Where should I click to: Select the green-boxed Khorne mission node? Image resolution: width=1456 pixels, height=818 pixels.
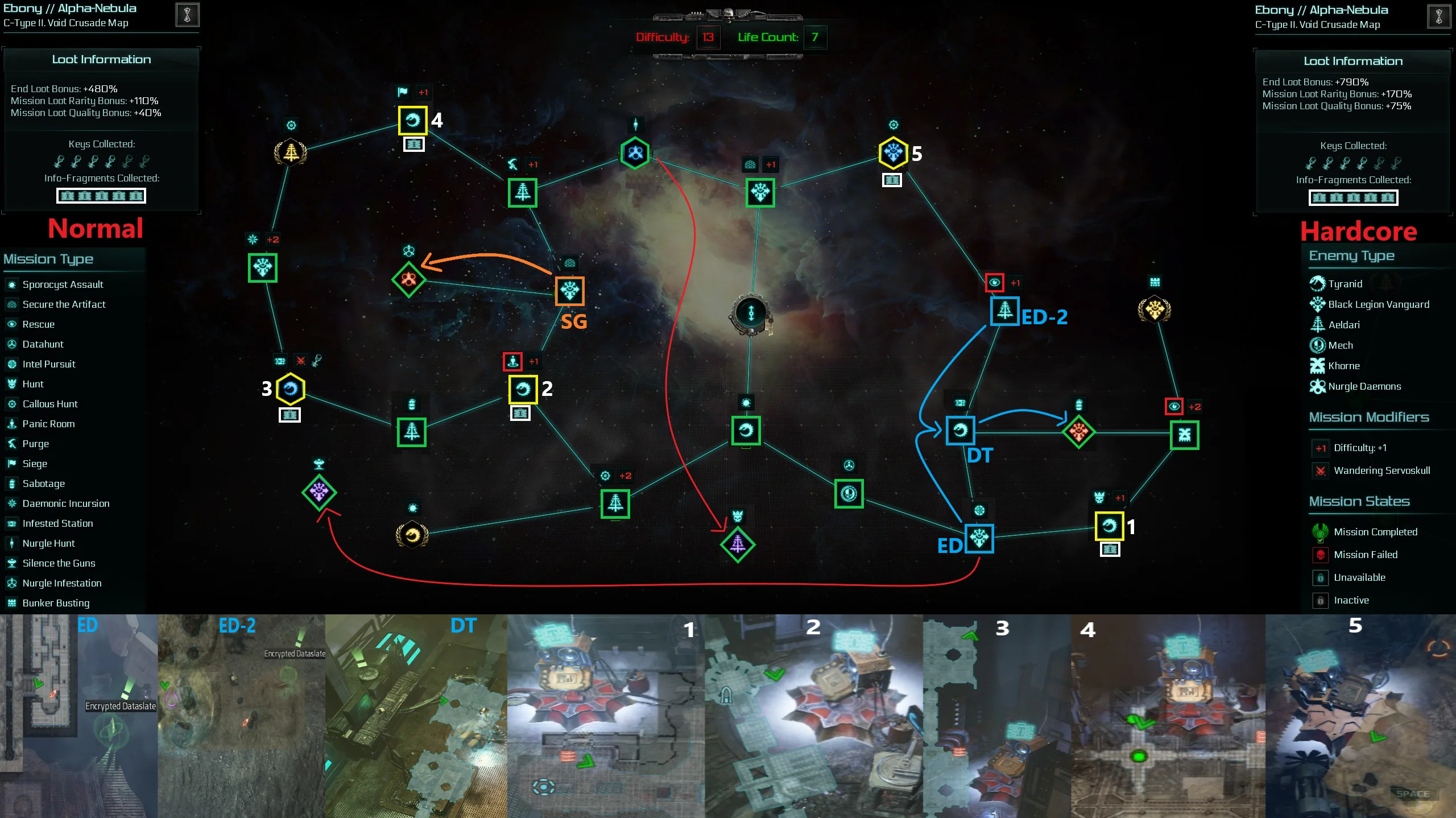[1184, 435]
